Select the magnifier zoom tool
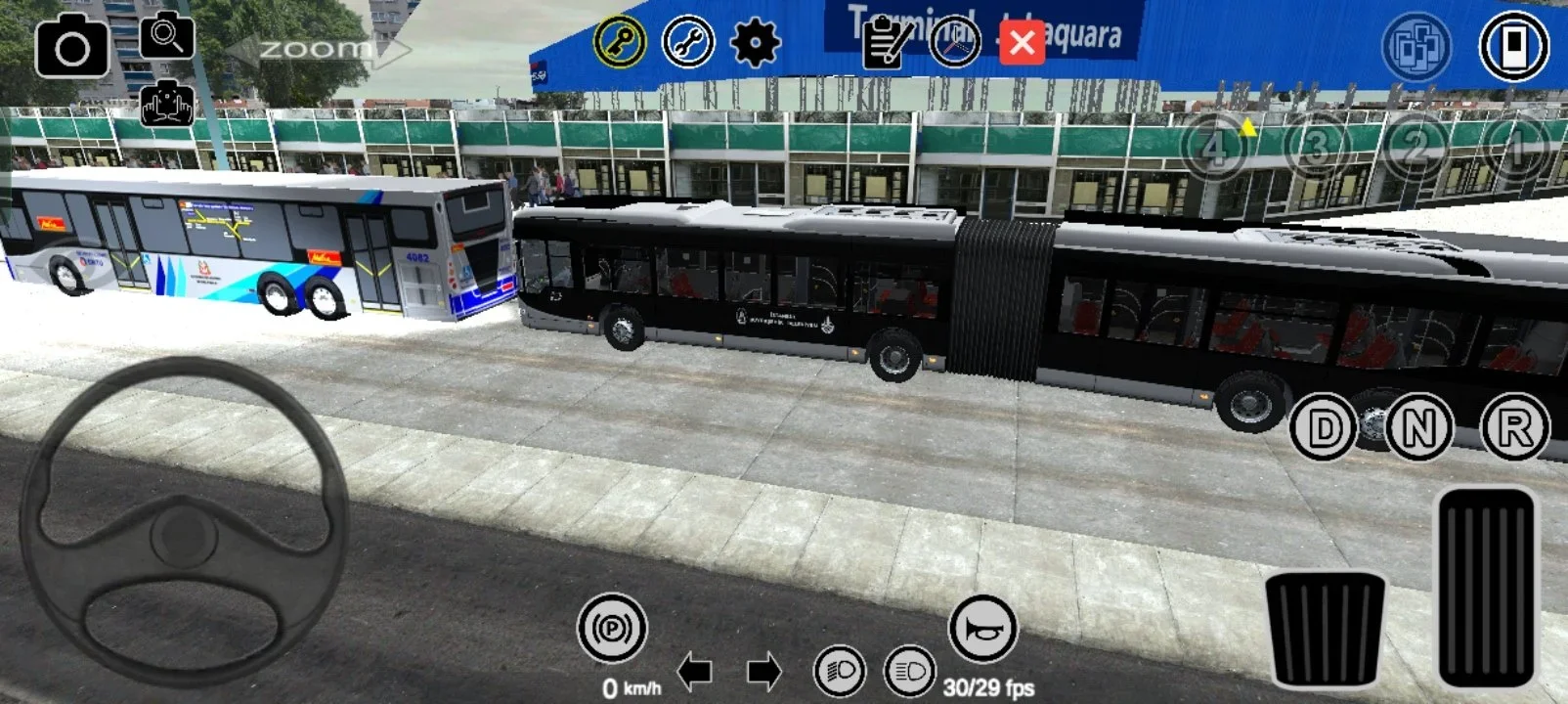 click(x=166, y=39)
